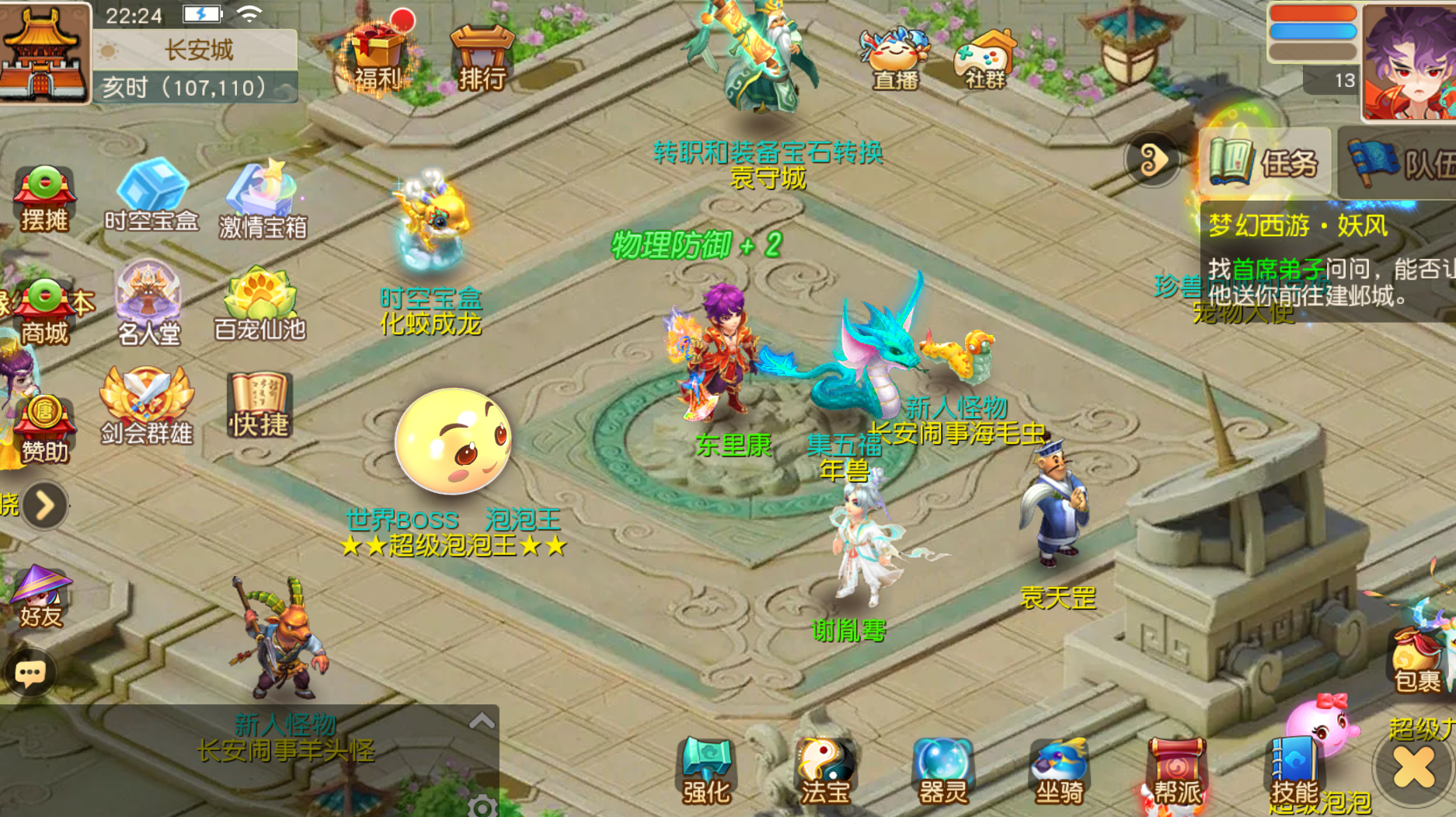Viewport: 1456px width, 817px height.
Task: Open the 法宝 yin-yang treasure menu
Action: [x=825, y=771]
